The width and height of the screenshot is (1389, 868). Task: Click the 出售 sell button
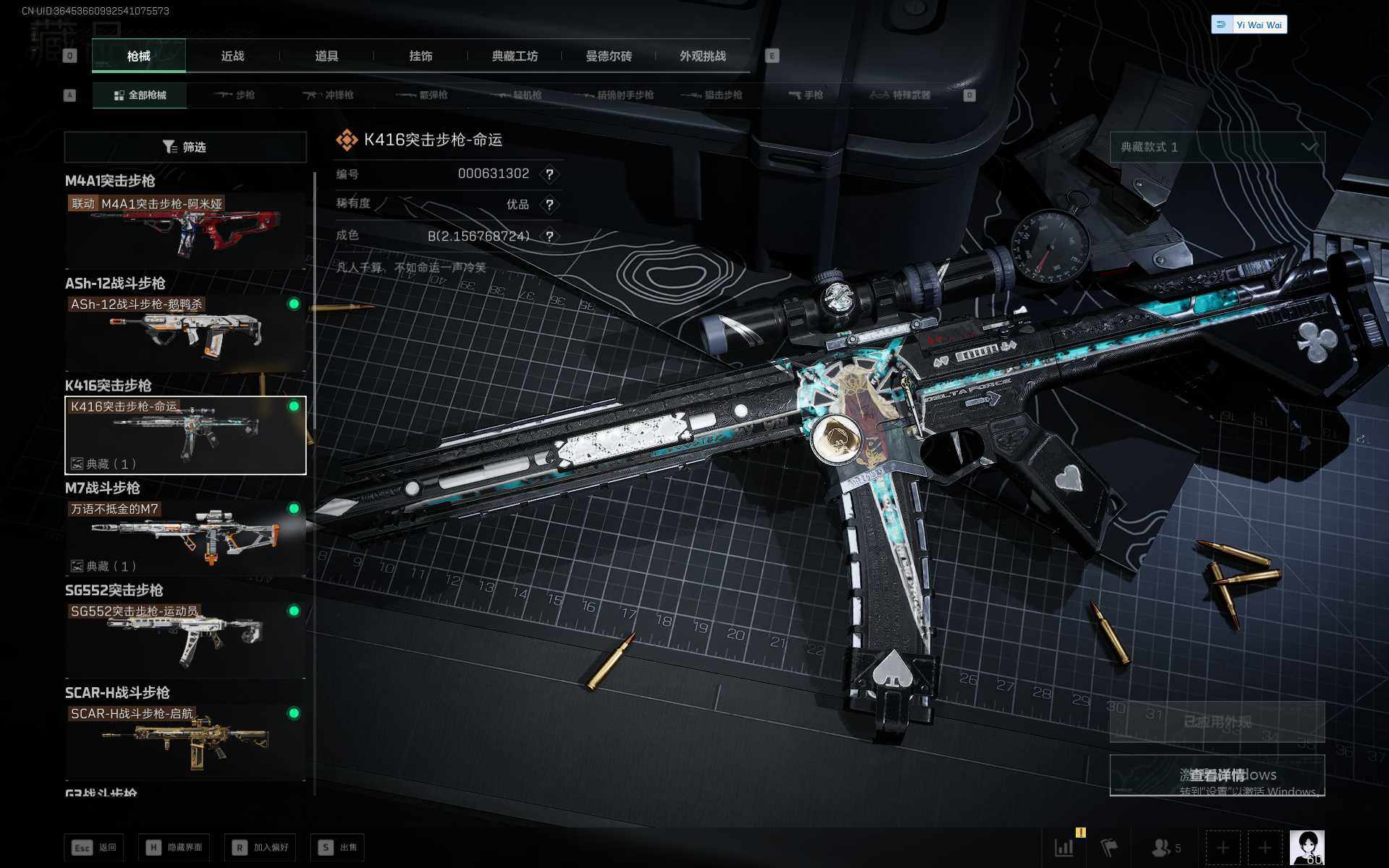point(338,847)
